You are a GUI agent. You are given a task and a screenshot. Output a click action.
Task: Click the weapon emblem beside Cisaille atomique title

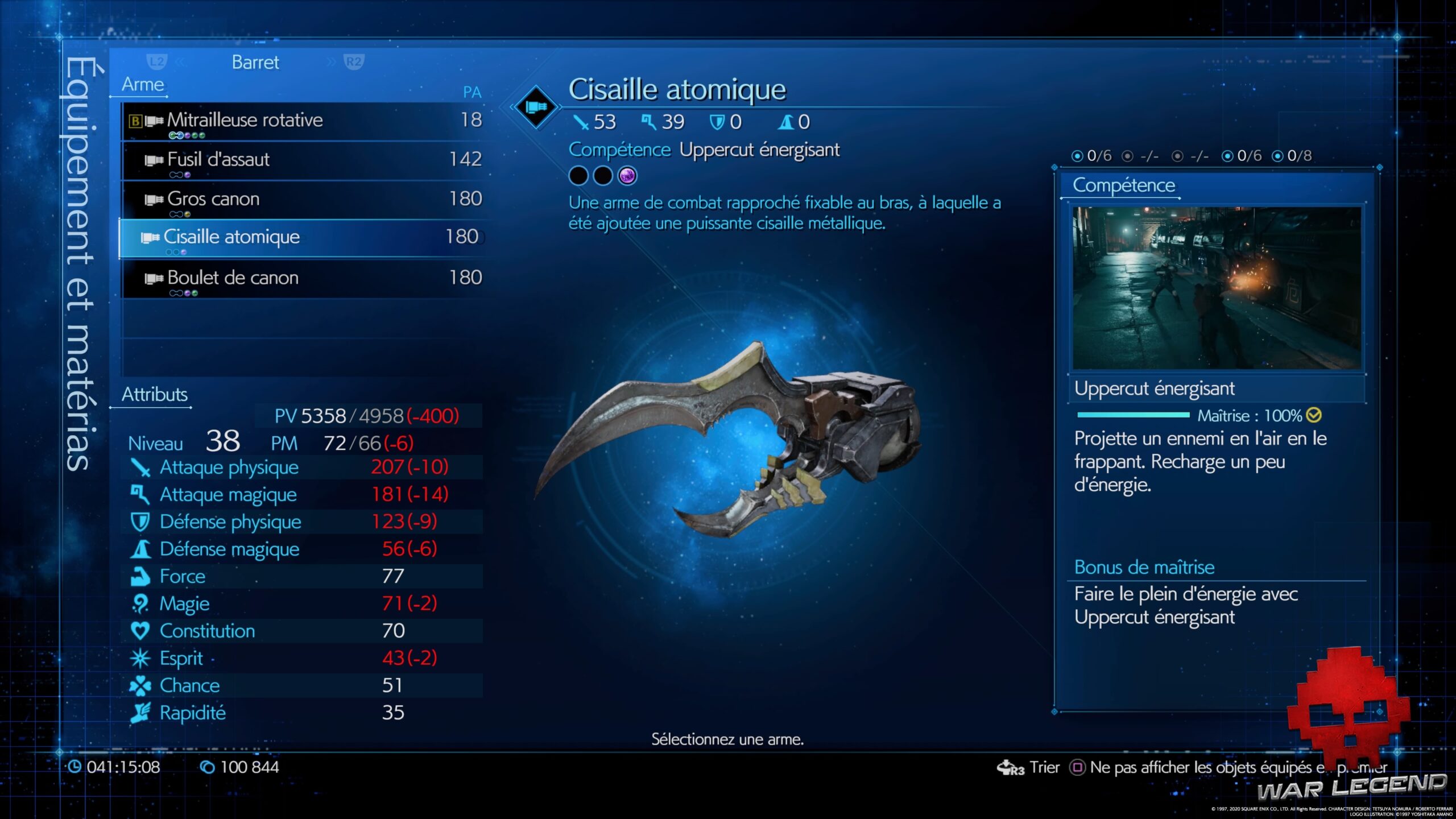(535, 107)
